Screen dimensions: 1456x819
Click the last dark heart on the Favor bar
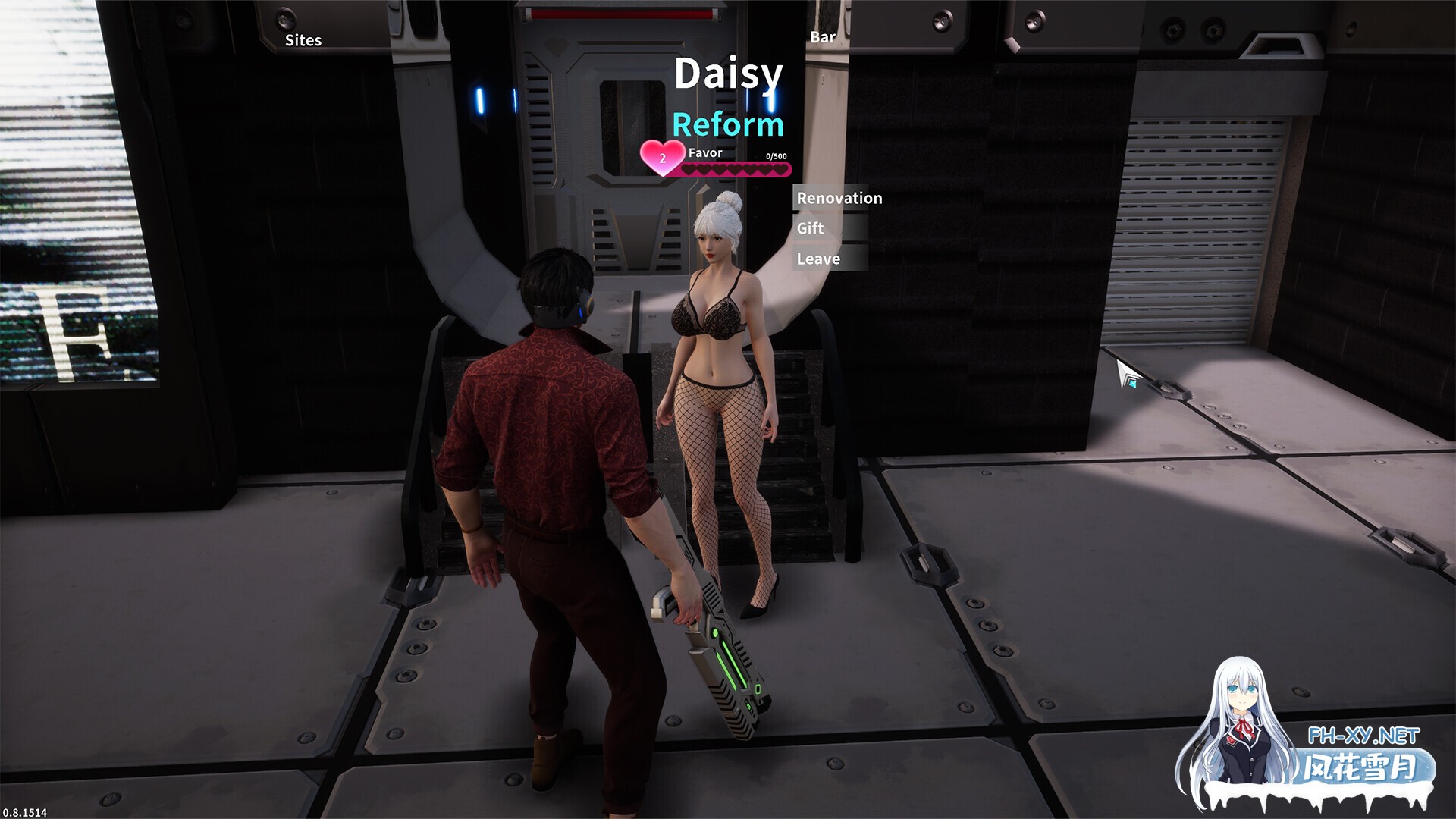coord(780,170)
